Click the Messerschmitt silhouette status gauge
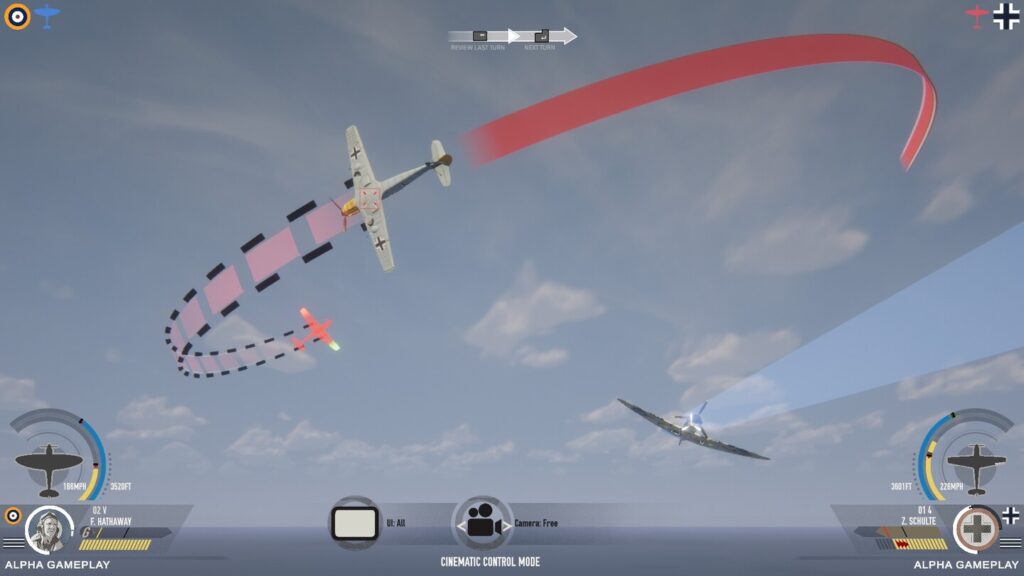This screenshot has height=576, width=1024. pos(975,464)
